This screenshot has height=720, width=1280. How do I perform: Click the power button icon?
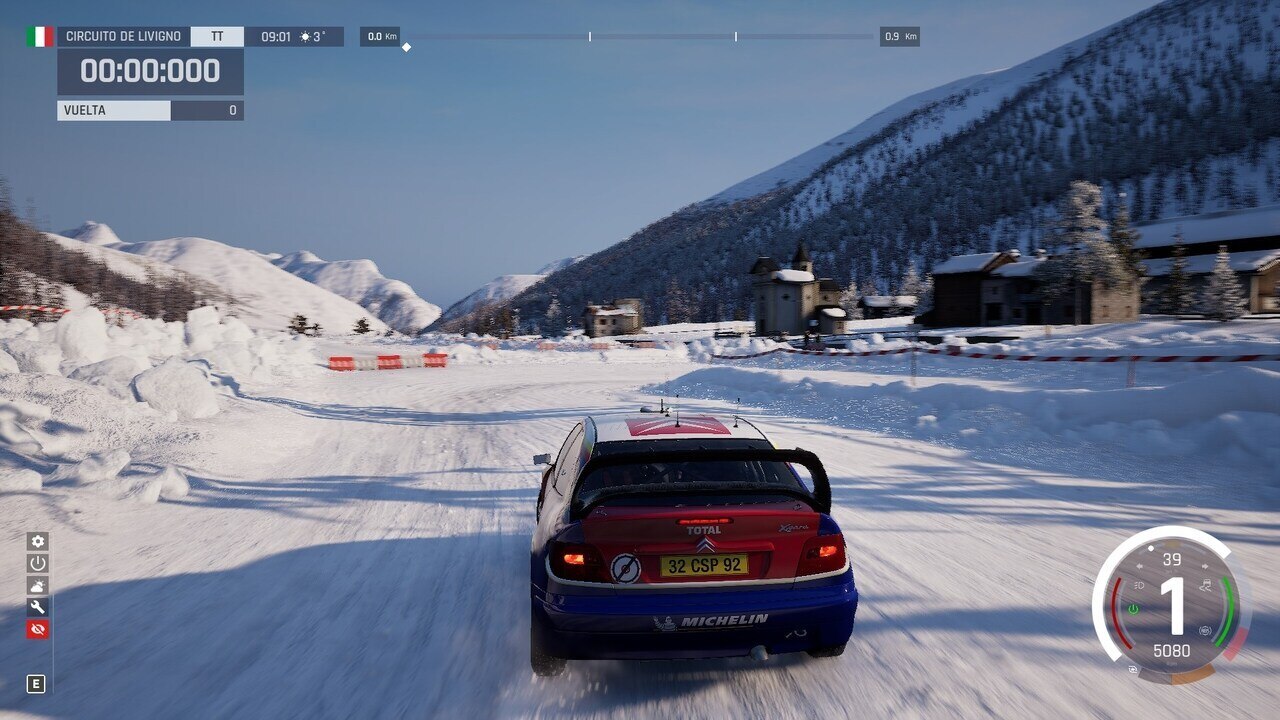(x=38, y=563)
